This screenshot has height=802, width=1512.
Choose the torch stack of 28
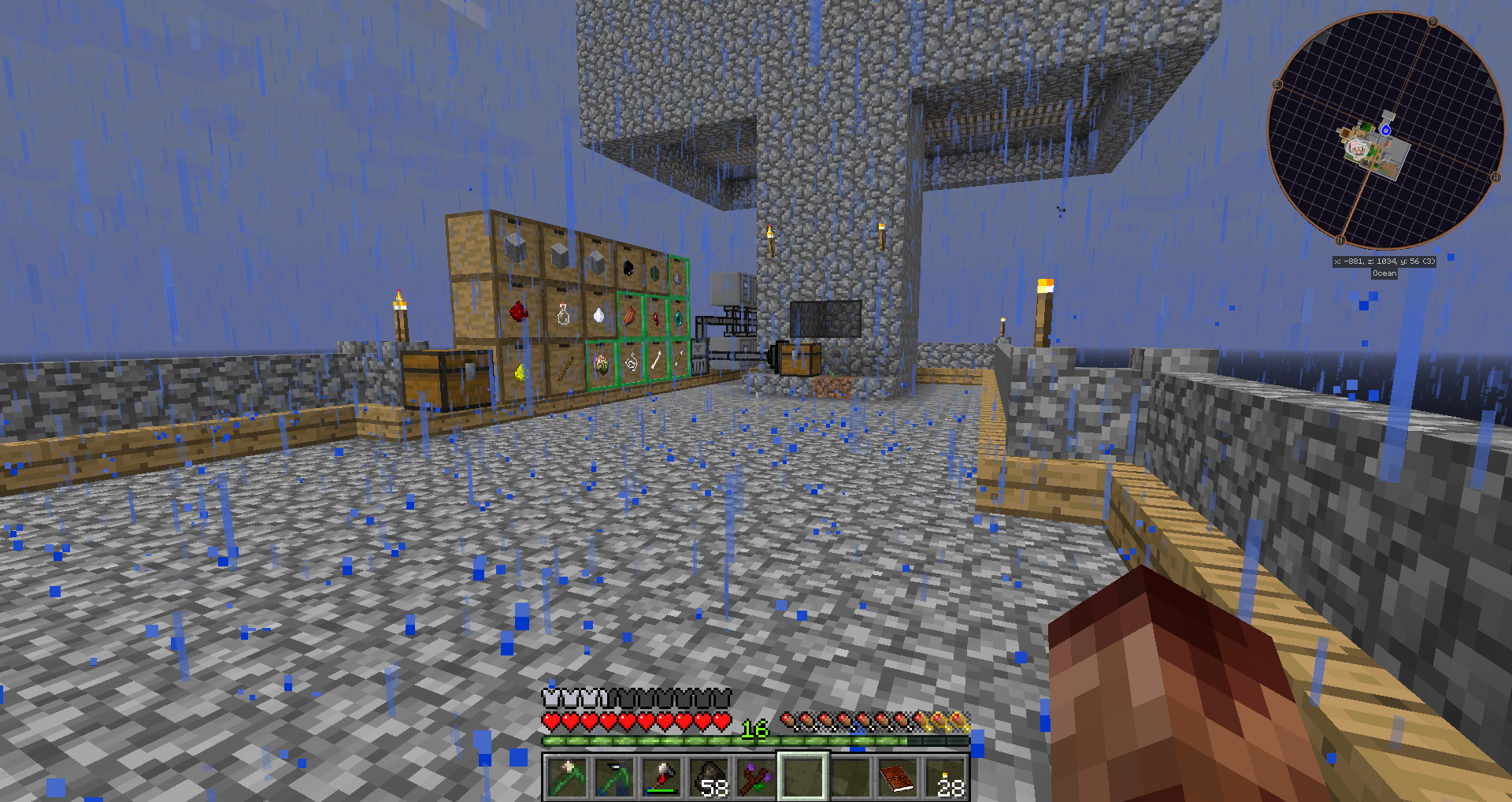[945, 776]
